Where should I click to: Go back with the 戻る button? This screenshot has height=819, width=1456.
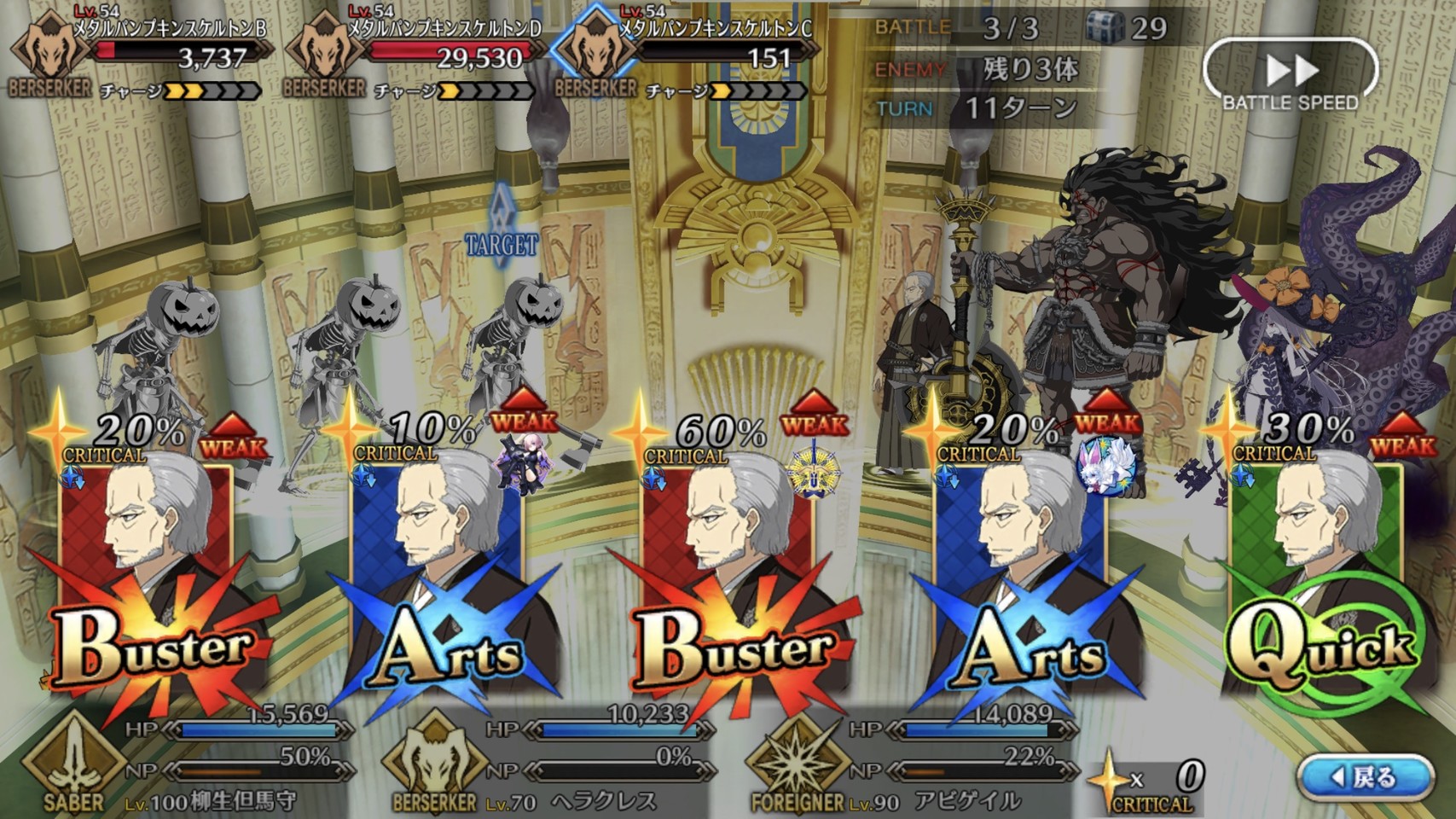coord(1365,777)
